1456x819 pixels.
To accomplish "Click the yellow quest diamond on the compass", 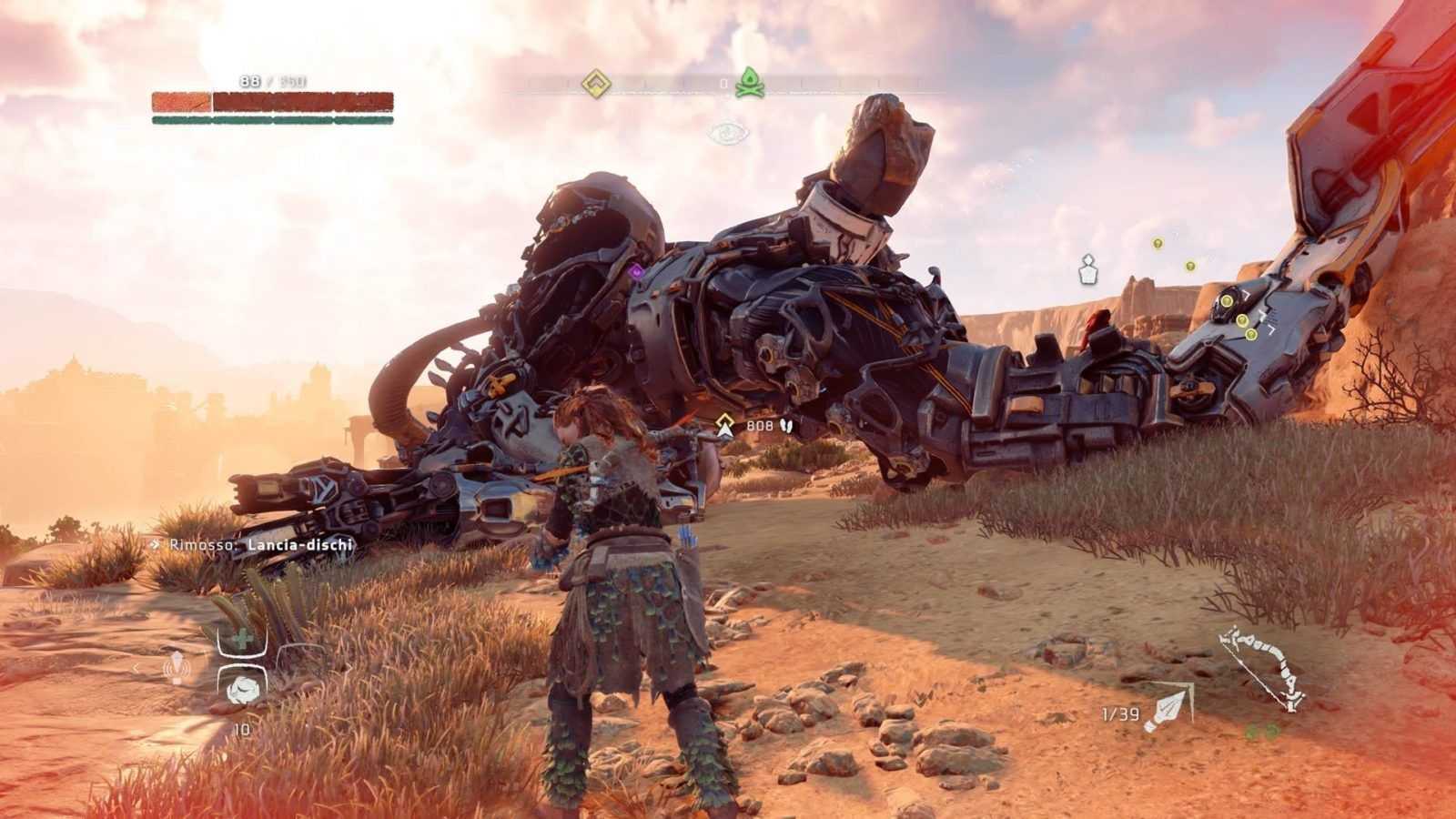I will pos(596,84).
